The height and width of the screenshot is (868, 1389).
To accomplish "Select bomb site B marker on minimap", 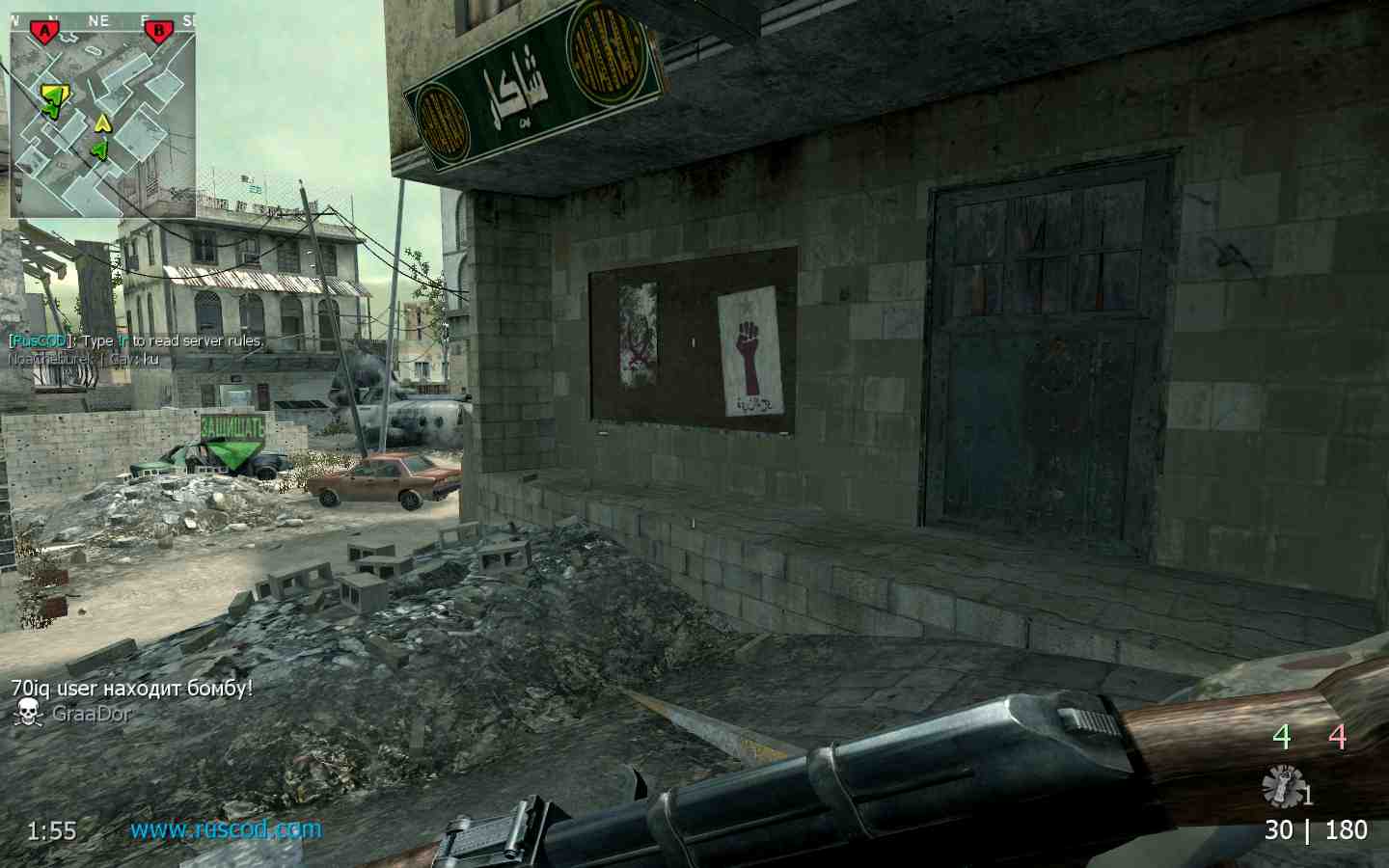I will 157,32.
